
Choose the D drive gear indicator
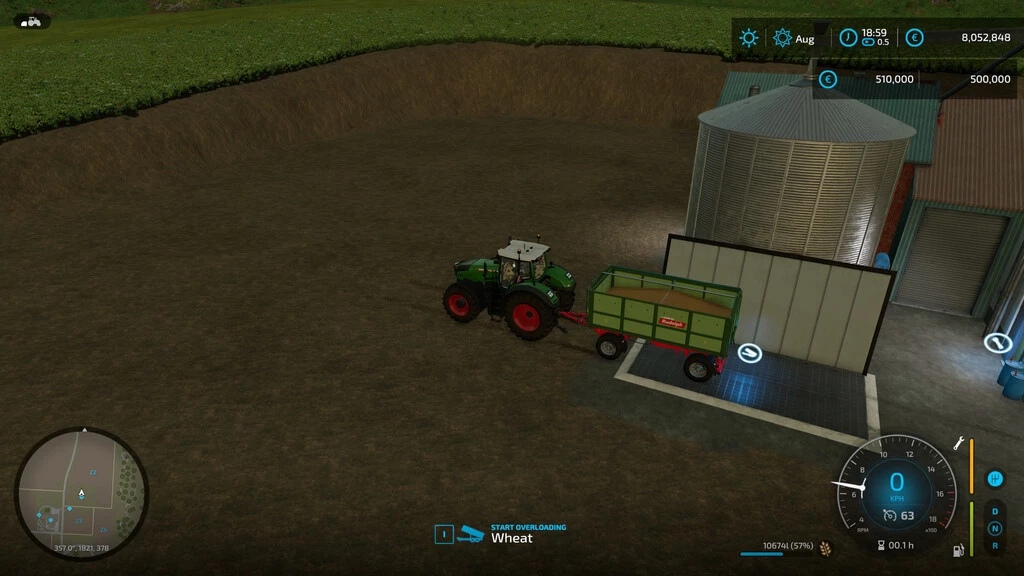point(994,512)
